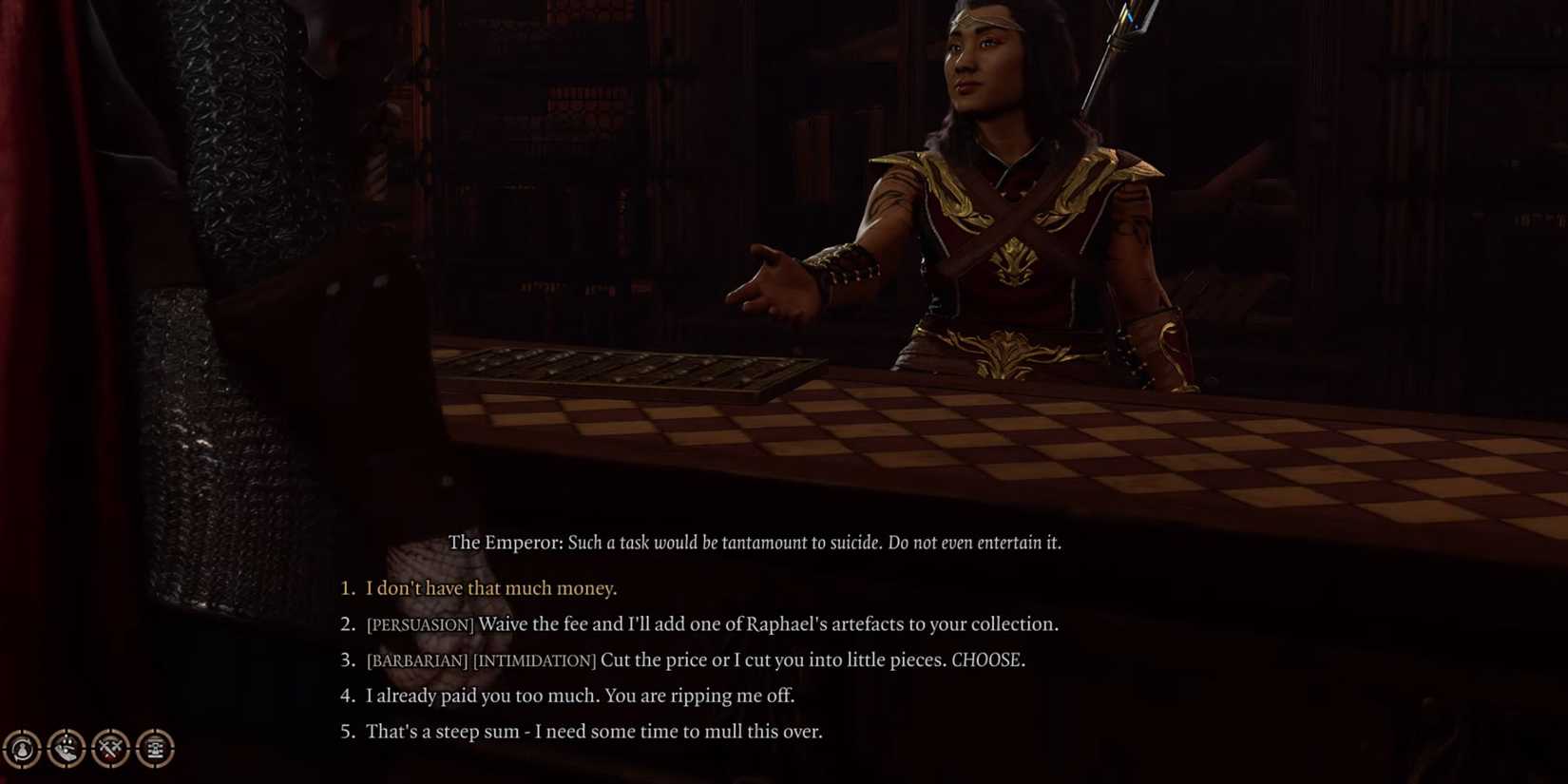Click the crossed swords attack icon
The image size is (1568, 784).
(x=110, y=748)
